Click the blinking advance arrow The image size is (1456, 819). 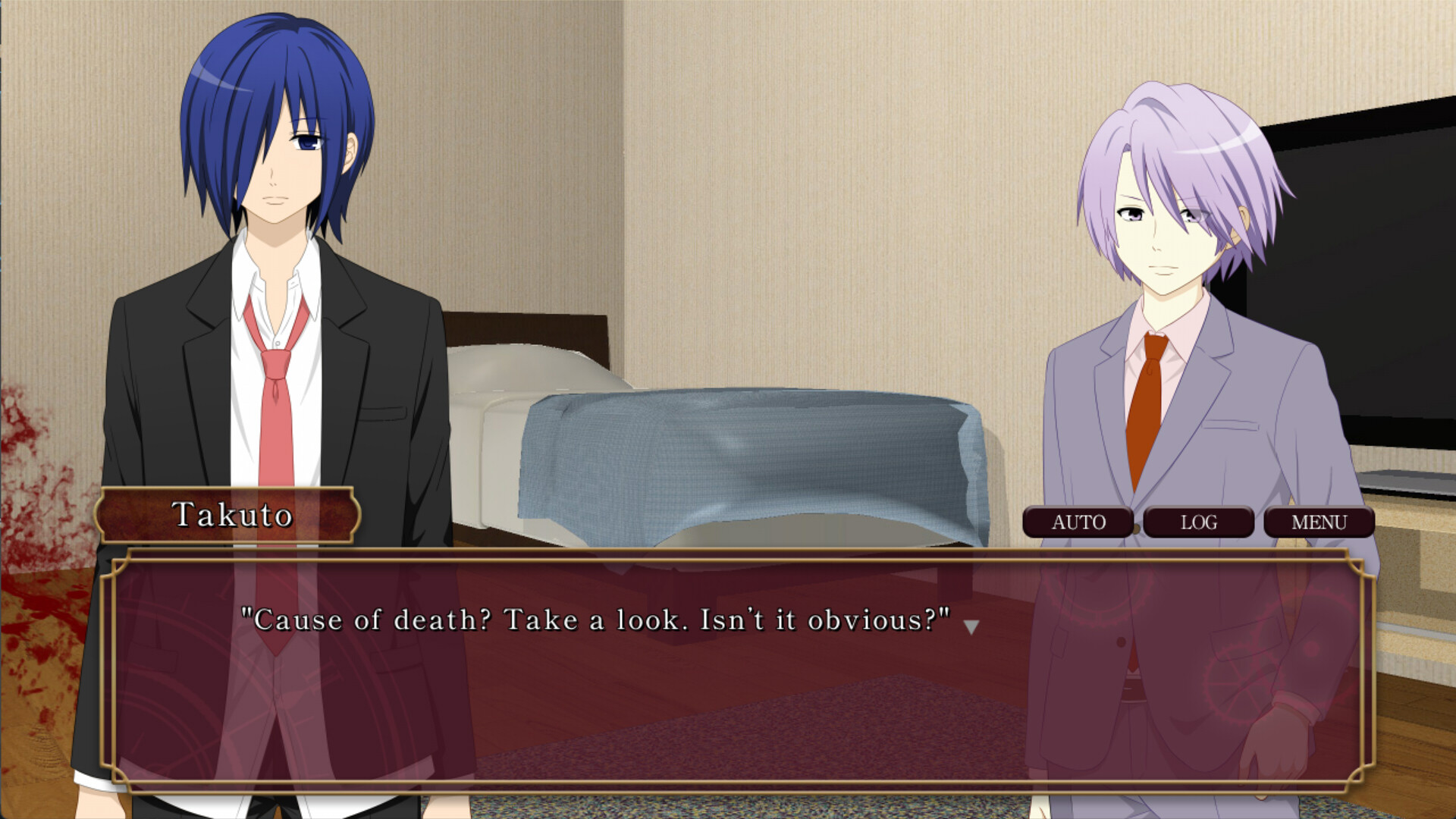click(x=971, y=624)
